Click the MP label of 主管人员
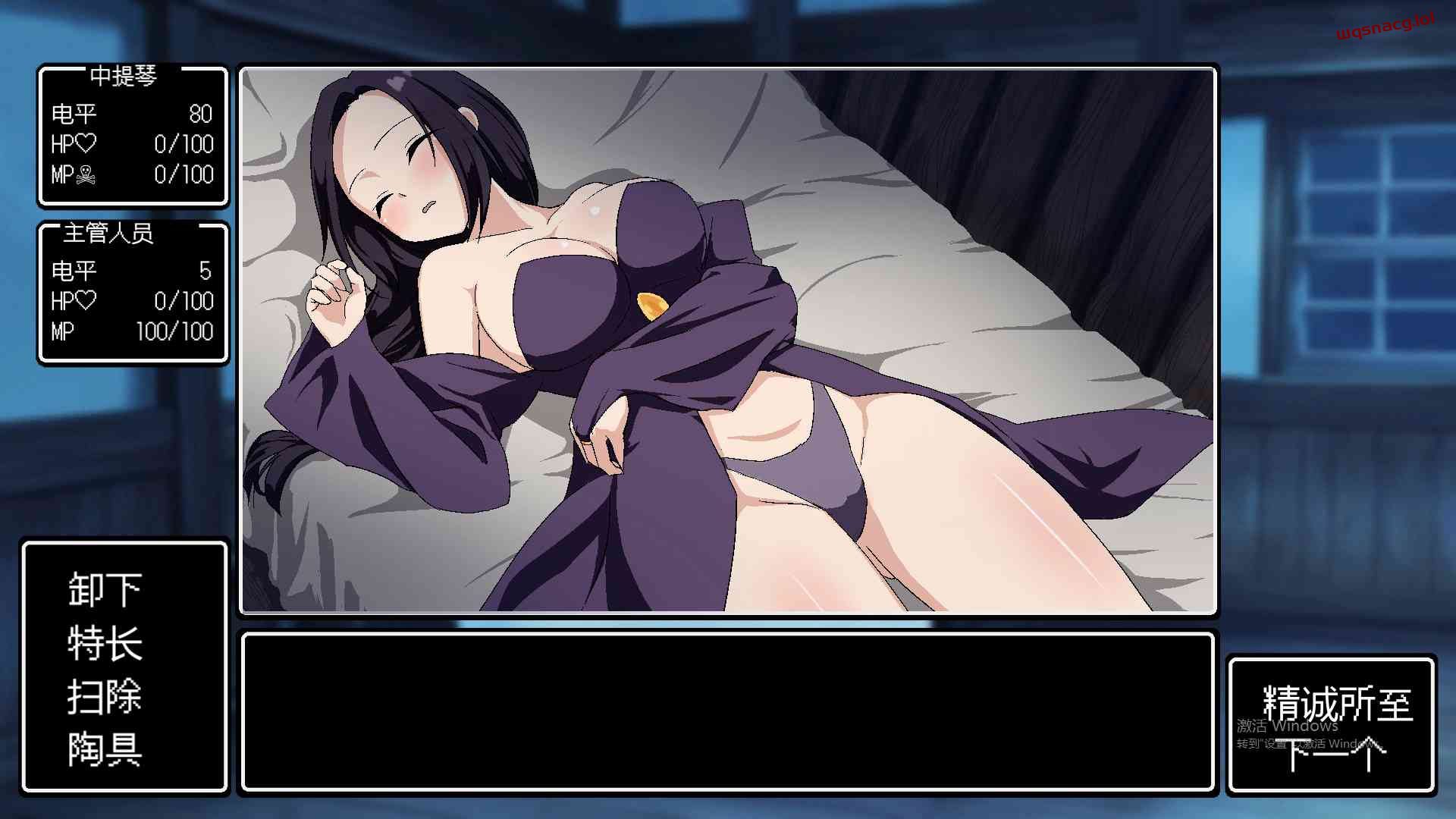This screenshot has height=819, width=1456. [64, 331]
